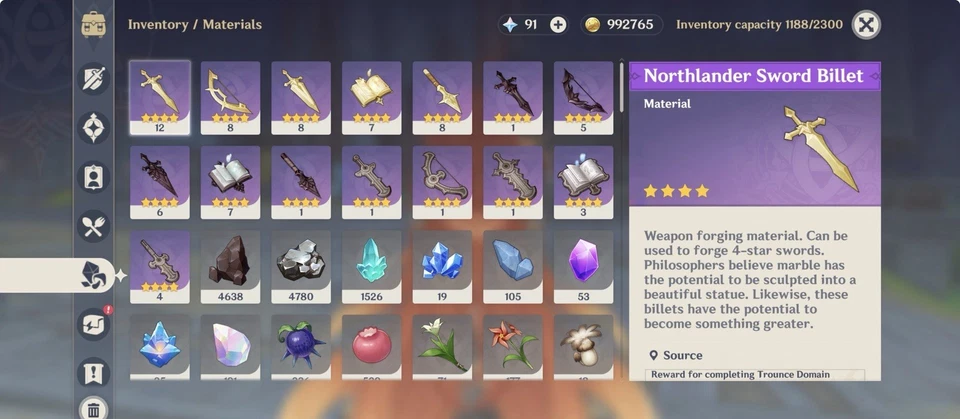The image size is (960, 419).
Task: Pick the white iron ore stack of 4780
Action: (301, 265)
